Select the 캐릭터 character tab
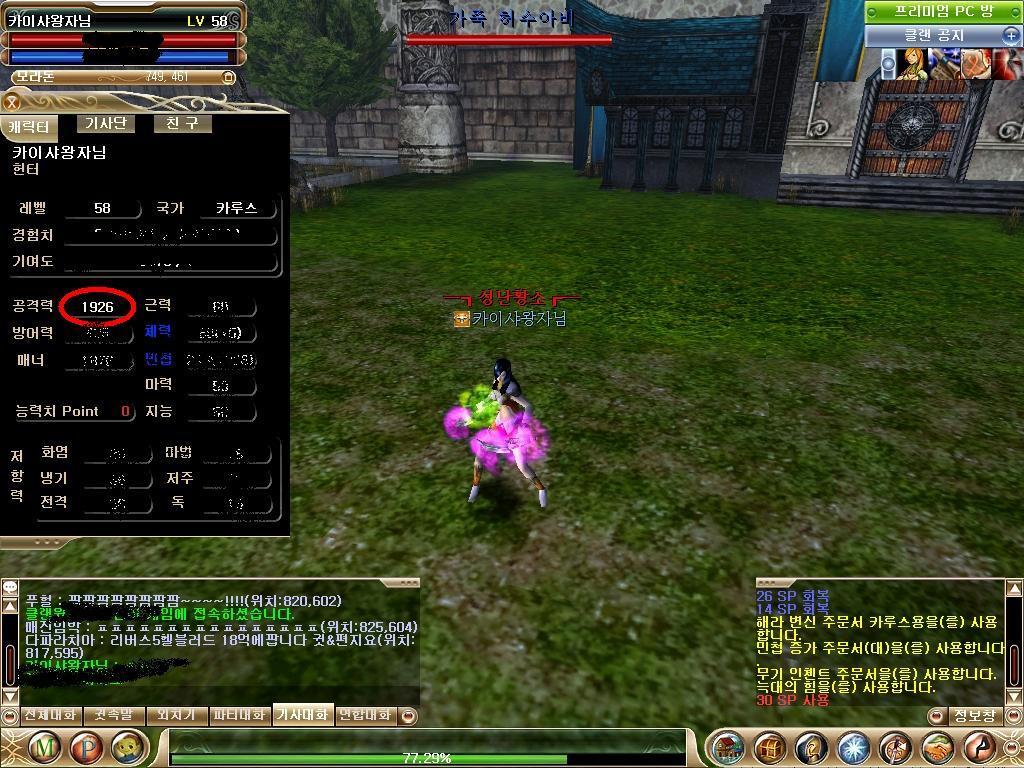Viewport: 1024px width, 768px height. coord(30,127)
